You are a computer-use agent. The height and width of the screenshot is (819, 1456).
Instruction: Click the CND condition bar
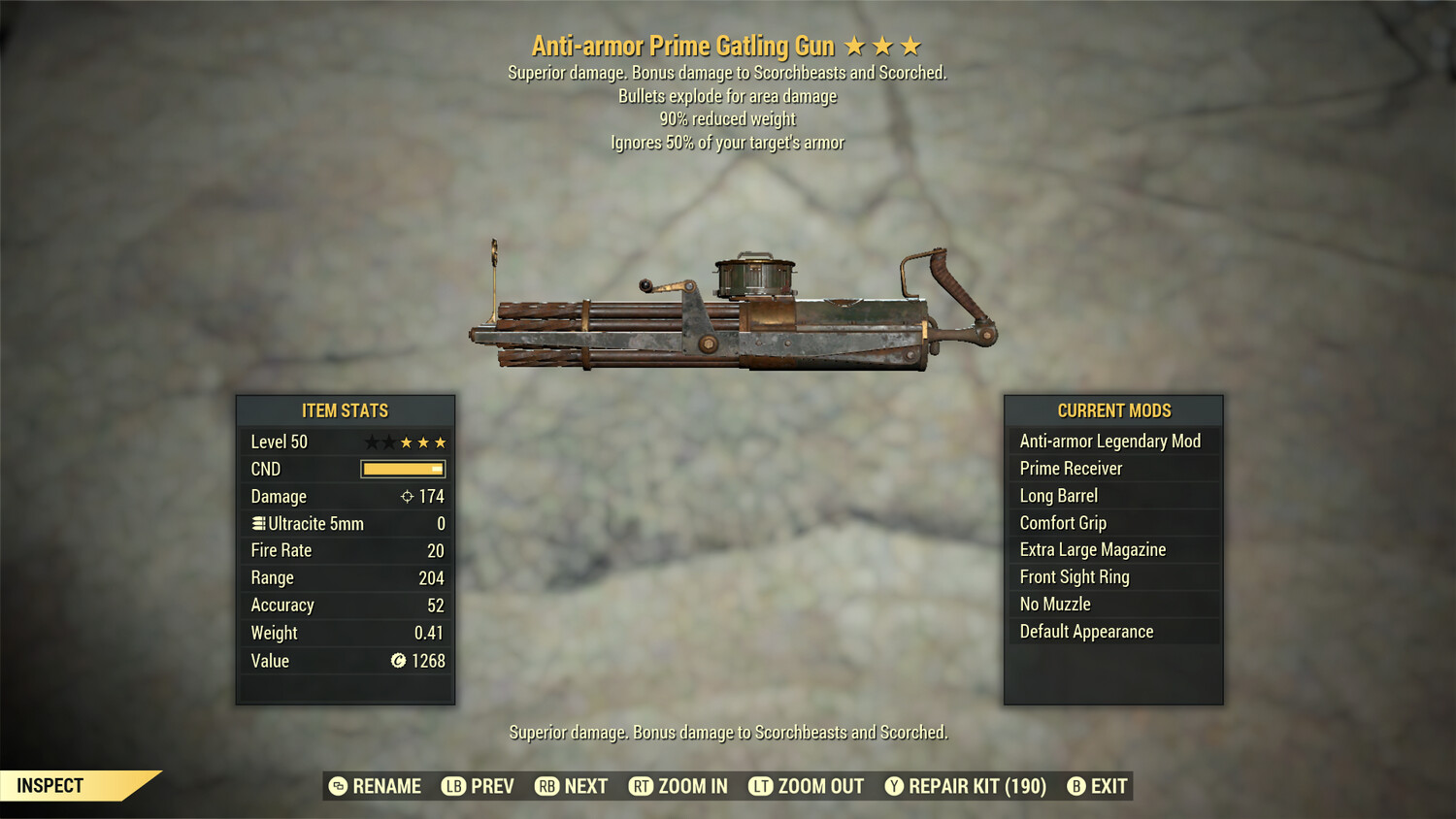pos(402,469)
